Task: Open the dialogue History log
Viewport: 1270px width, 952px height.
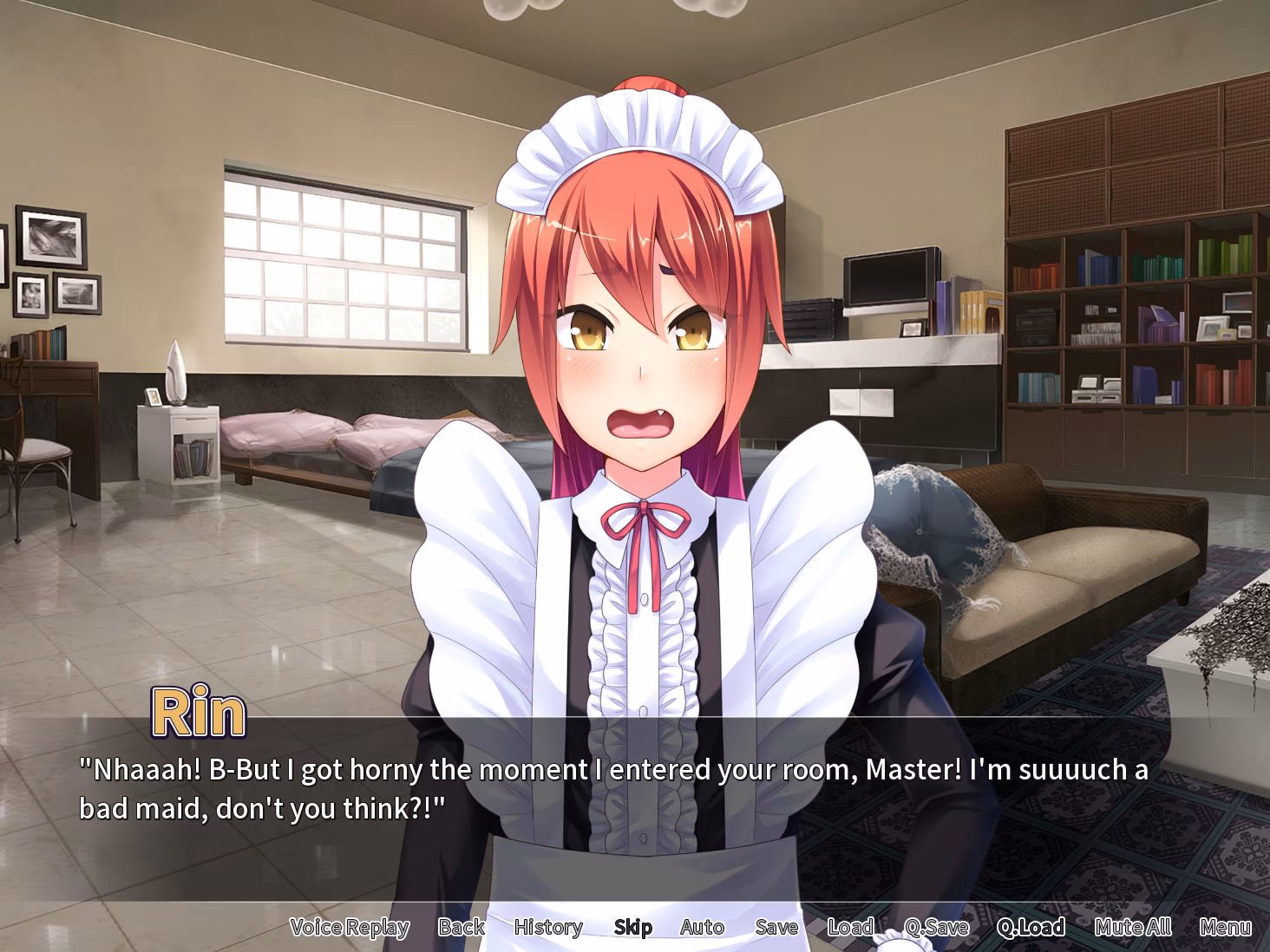Action: (x=547, y=927)
